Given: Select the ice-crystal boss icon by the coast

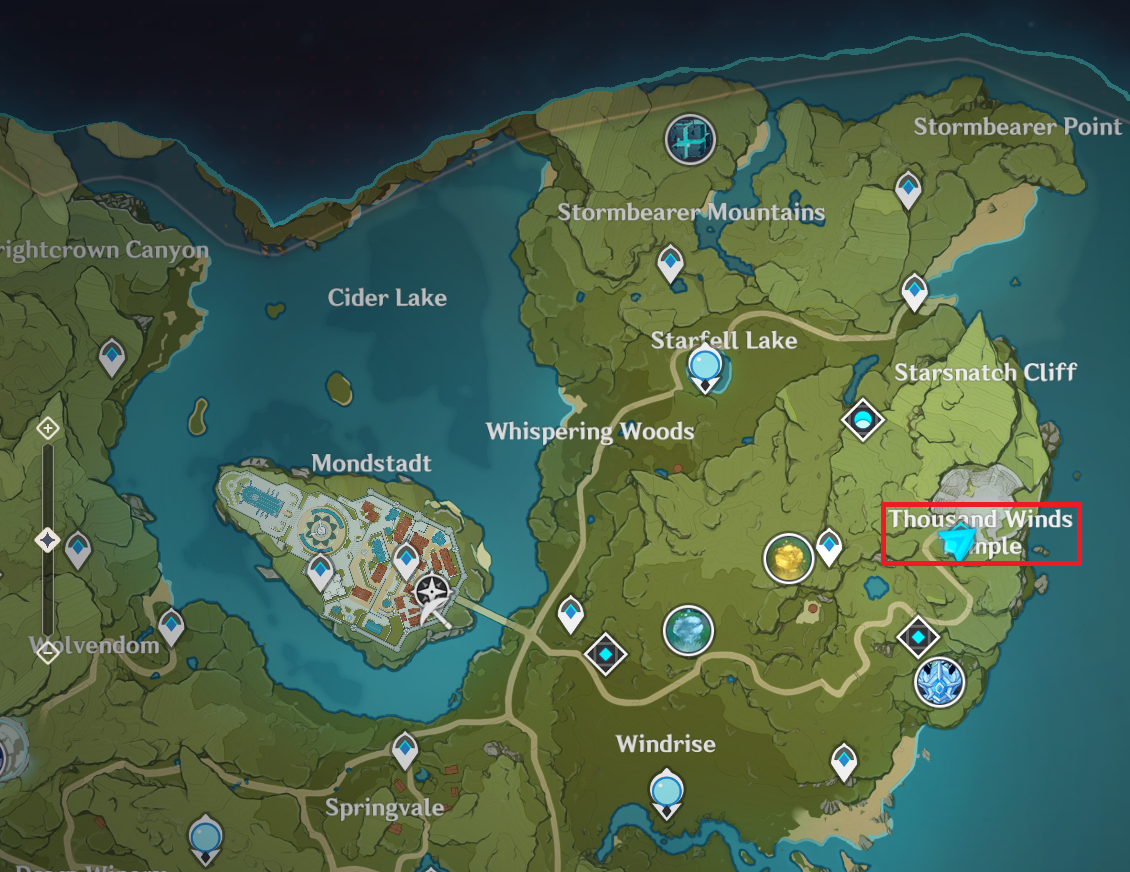Looking at the screenshot, I should point(940,682).
